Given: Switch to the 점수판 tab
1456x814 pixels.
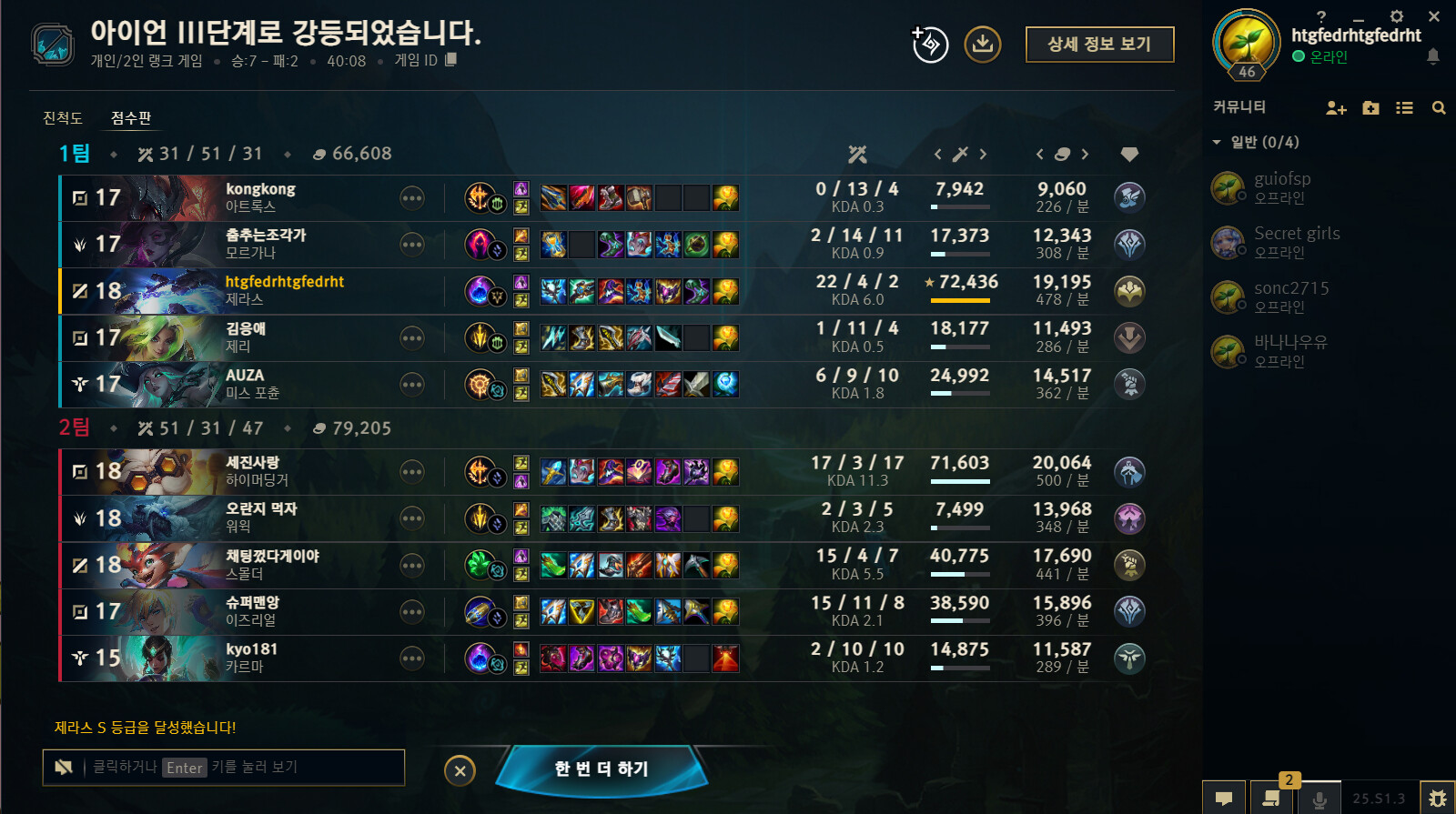Looking at the screenshot, I should tap(131, 118).
